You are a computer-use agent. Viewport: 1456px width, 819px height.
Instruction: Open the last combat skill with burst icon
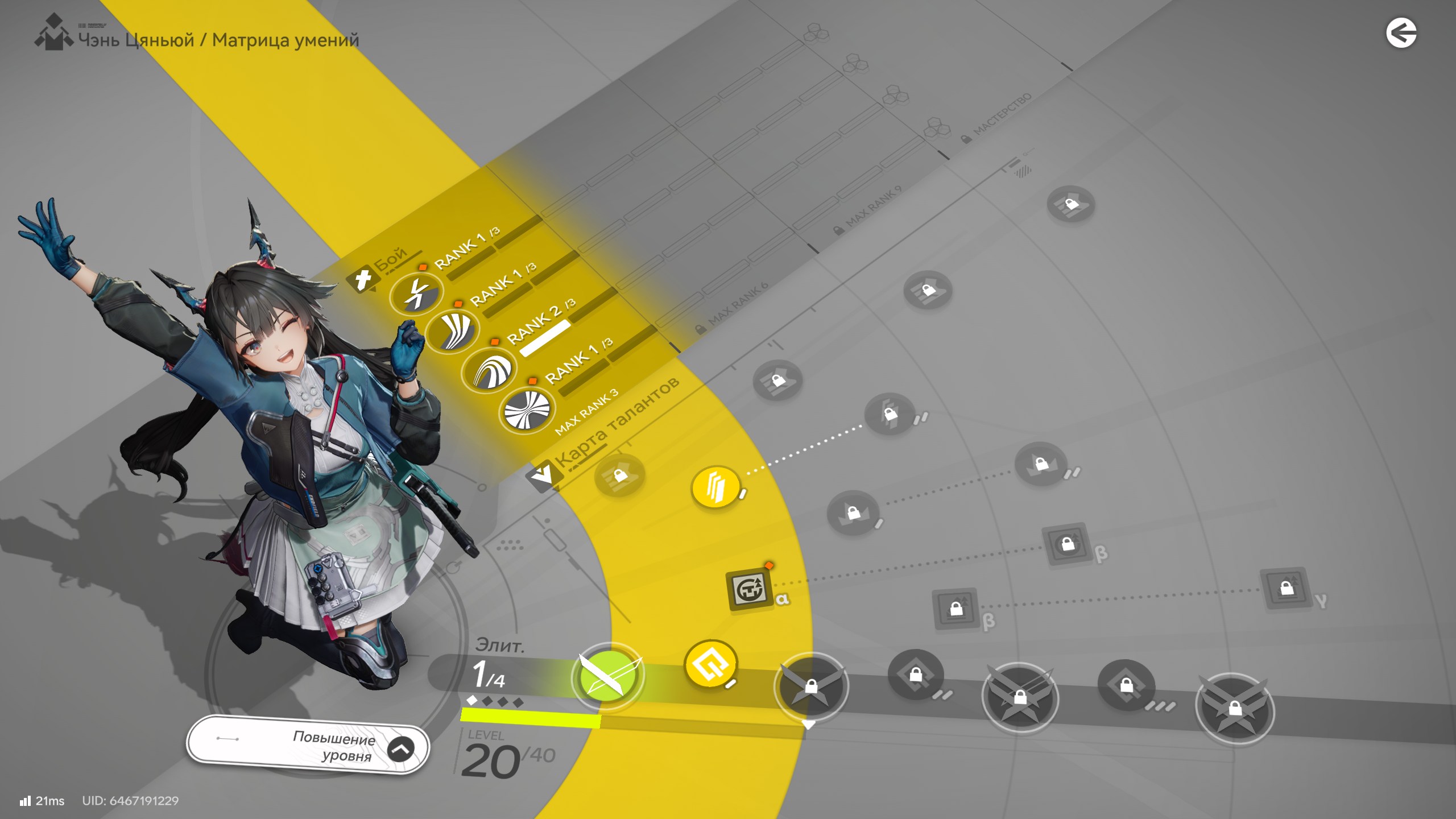coord(527,409)
